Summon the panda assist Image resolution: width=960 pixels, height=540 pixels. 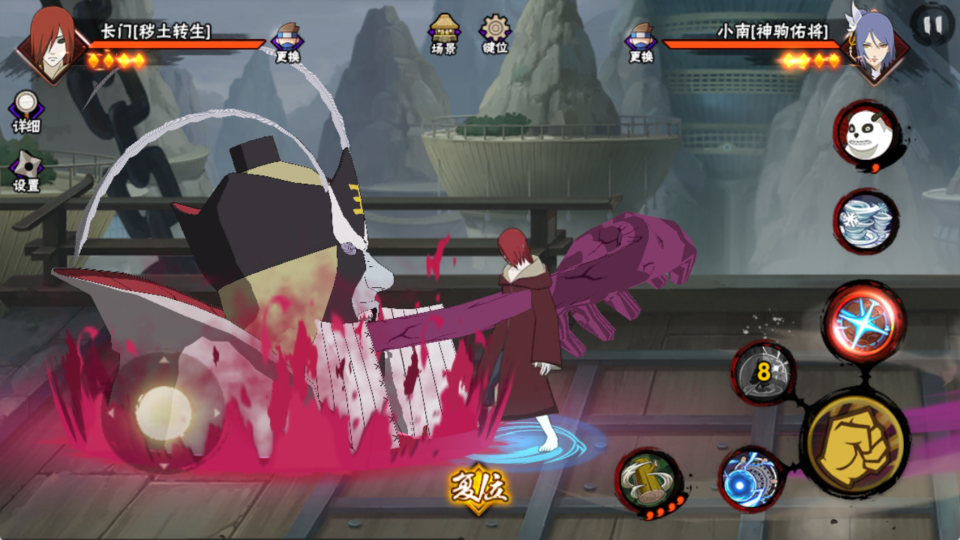(x=866, y=134)
